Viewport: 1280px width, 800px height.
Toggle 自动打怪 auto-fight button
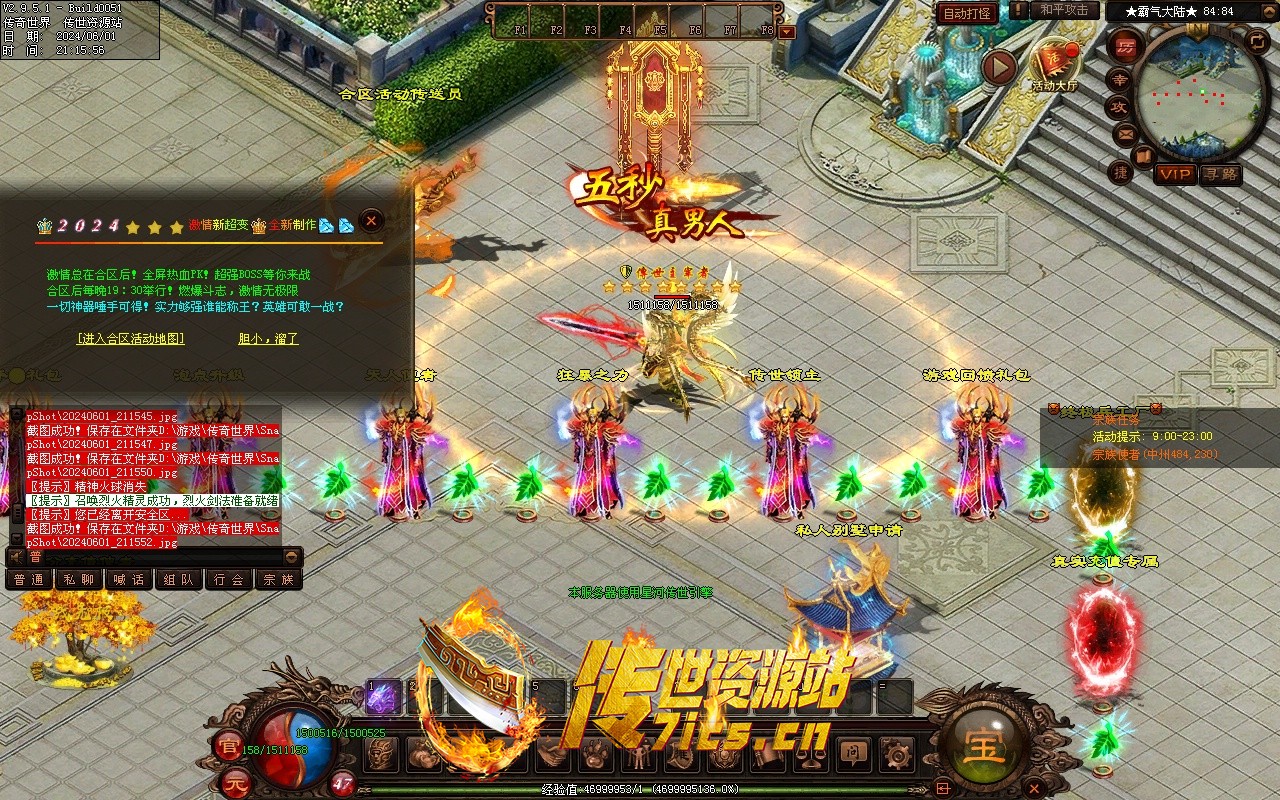[x=967, y=13]
